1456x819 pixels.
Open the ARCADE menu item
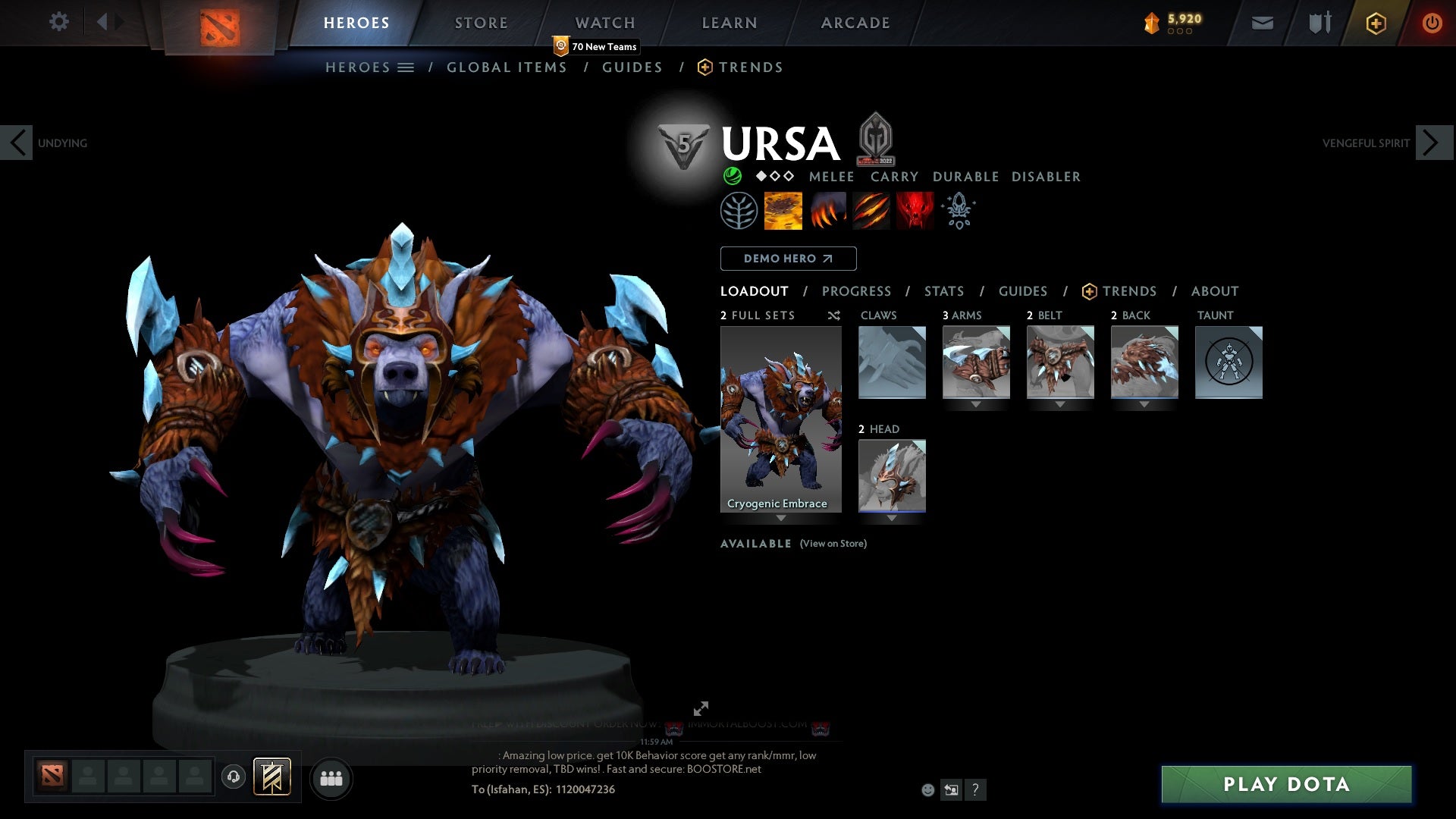point(855,23)
